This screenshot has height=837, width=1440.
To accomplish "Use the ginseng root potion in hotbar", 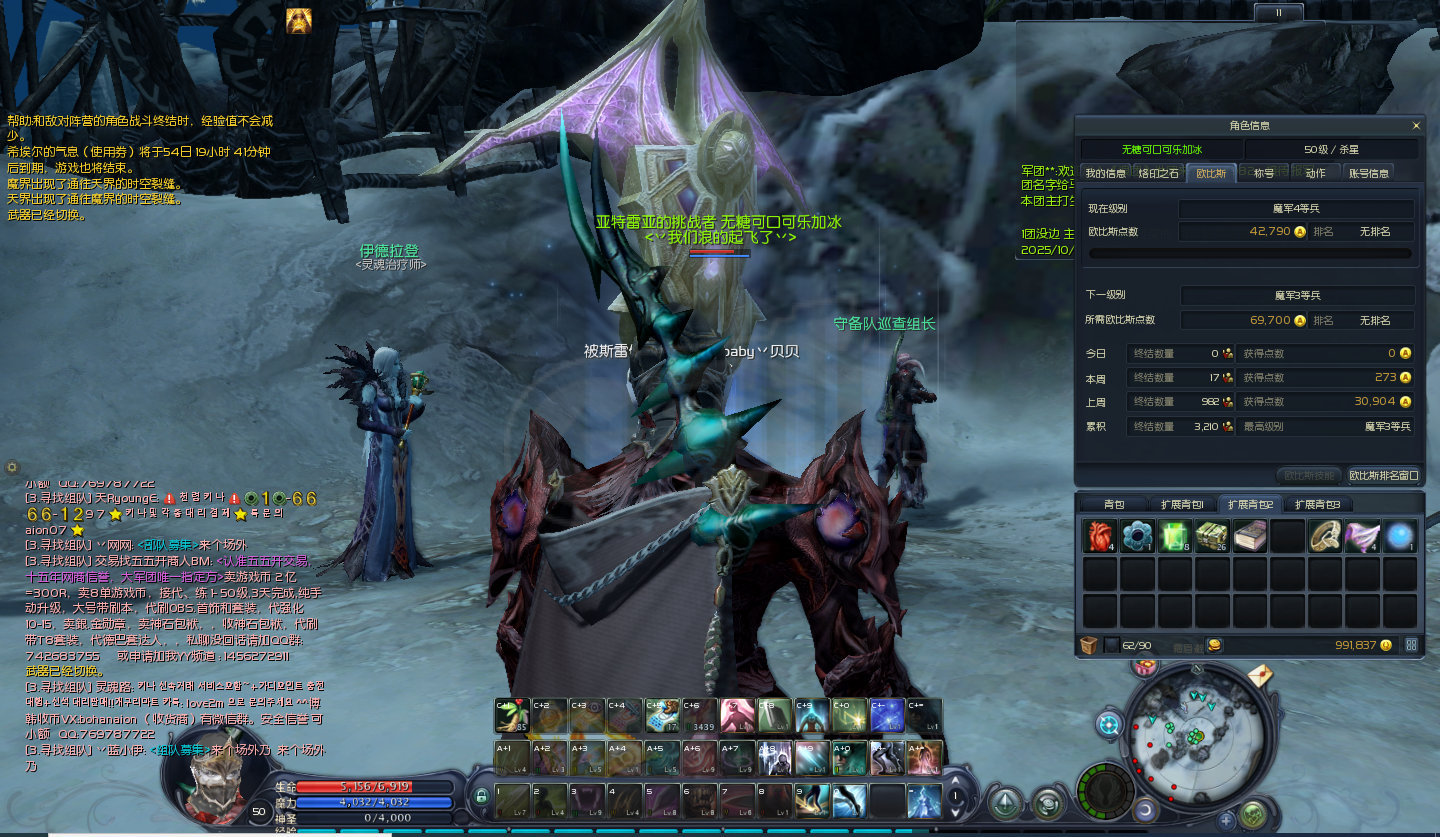I will [x=513, y=717].
